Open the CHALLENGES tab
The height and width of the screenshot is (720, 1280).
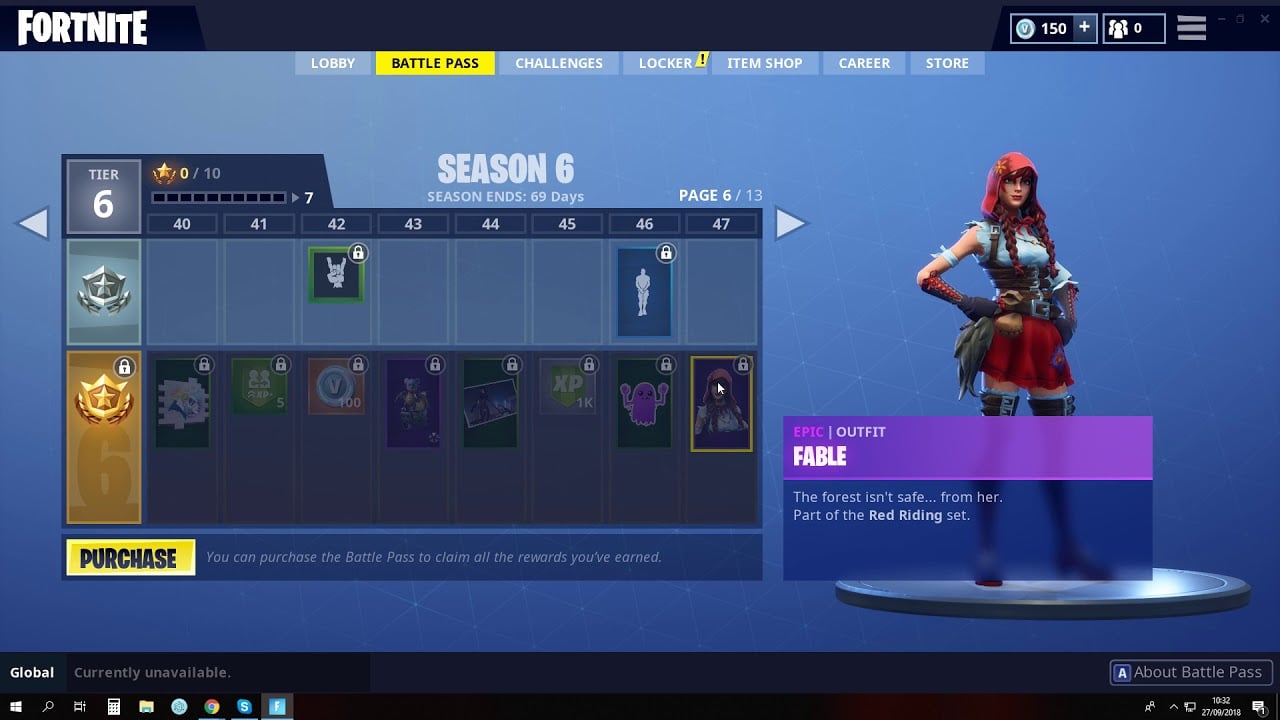click(x=559, y=63)
